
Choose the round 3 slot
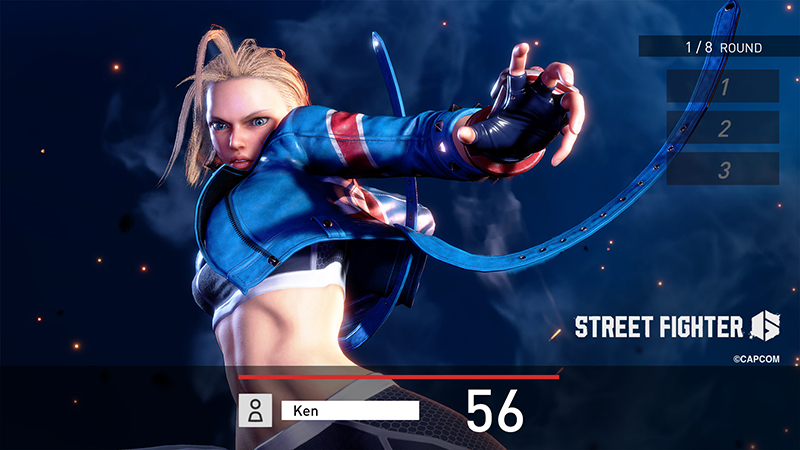pyautogui.click(x=723, y=169)
